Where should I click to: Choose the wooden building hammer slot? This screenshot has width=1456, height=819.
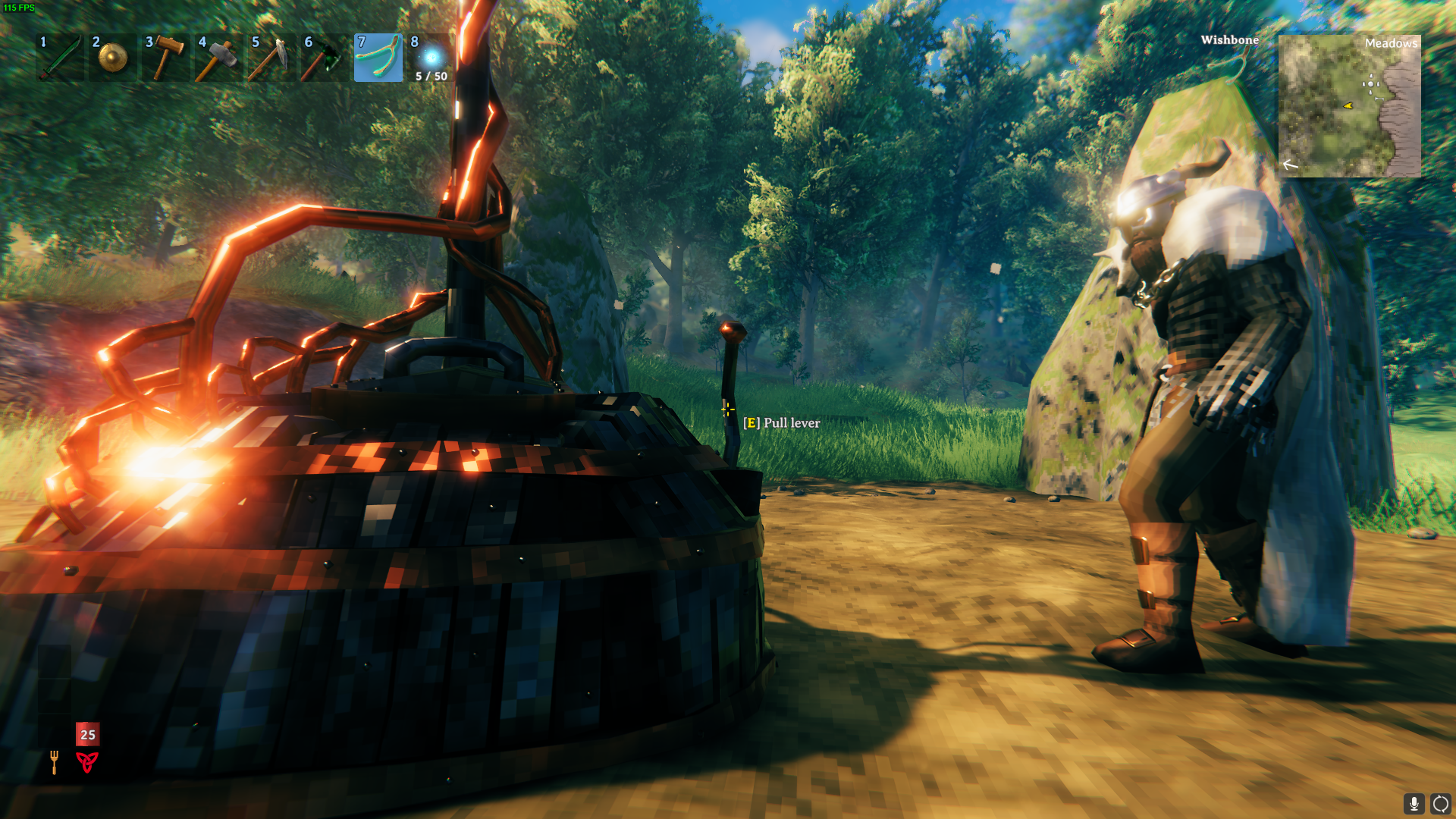point(165,58)
